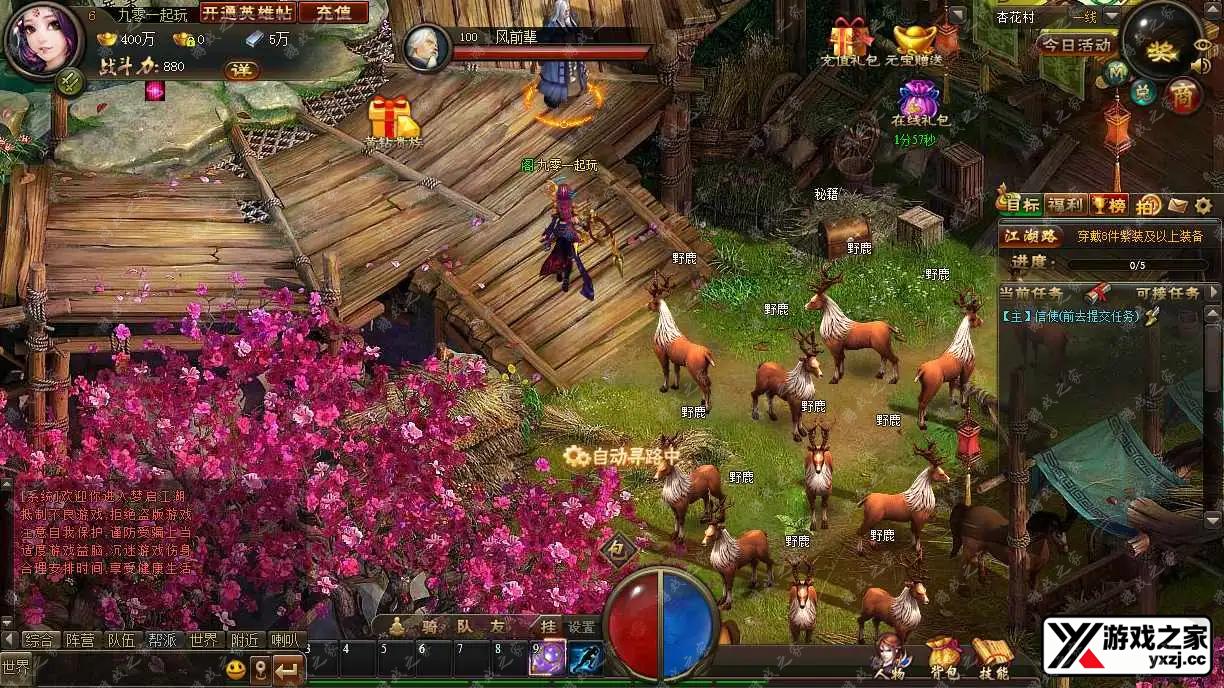Switch chat to the 帮派 tab
The image size is (1224, 688).
click(x=162, y=640)
